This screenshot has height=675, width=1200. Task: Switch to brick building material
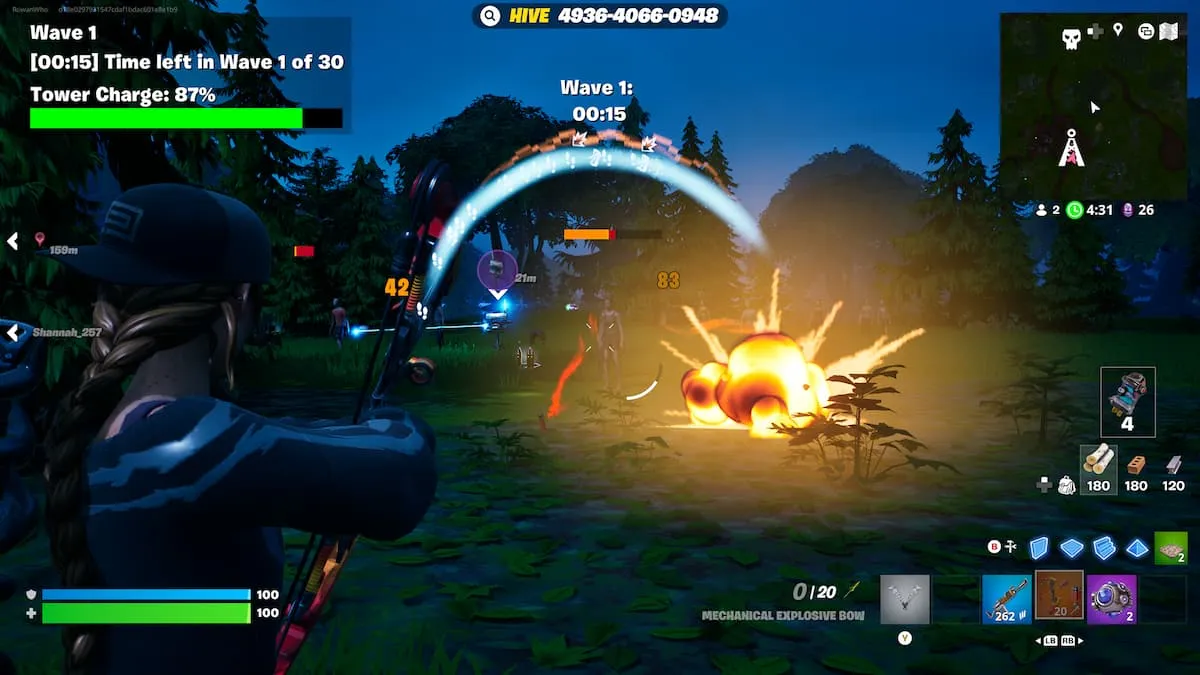click(x=1136, y=465)
